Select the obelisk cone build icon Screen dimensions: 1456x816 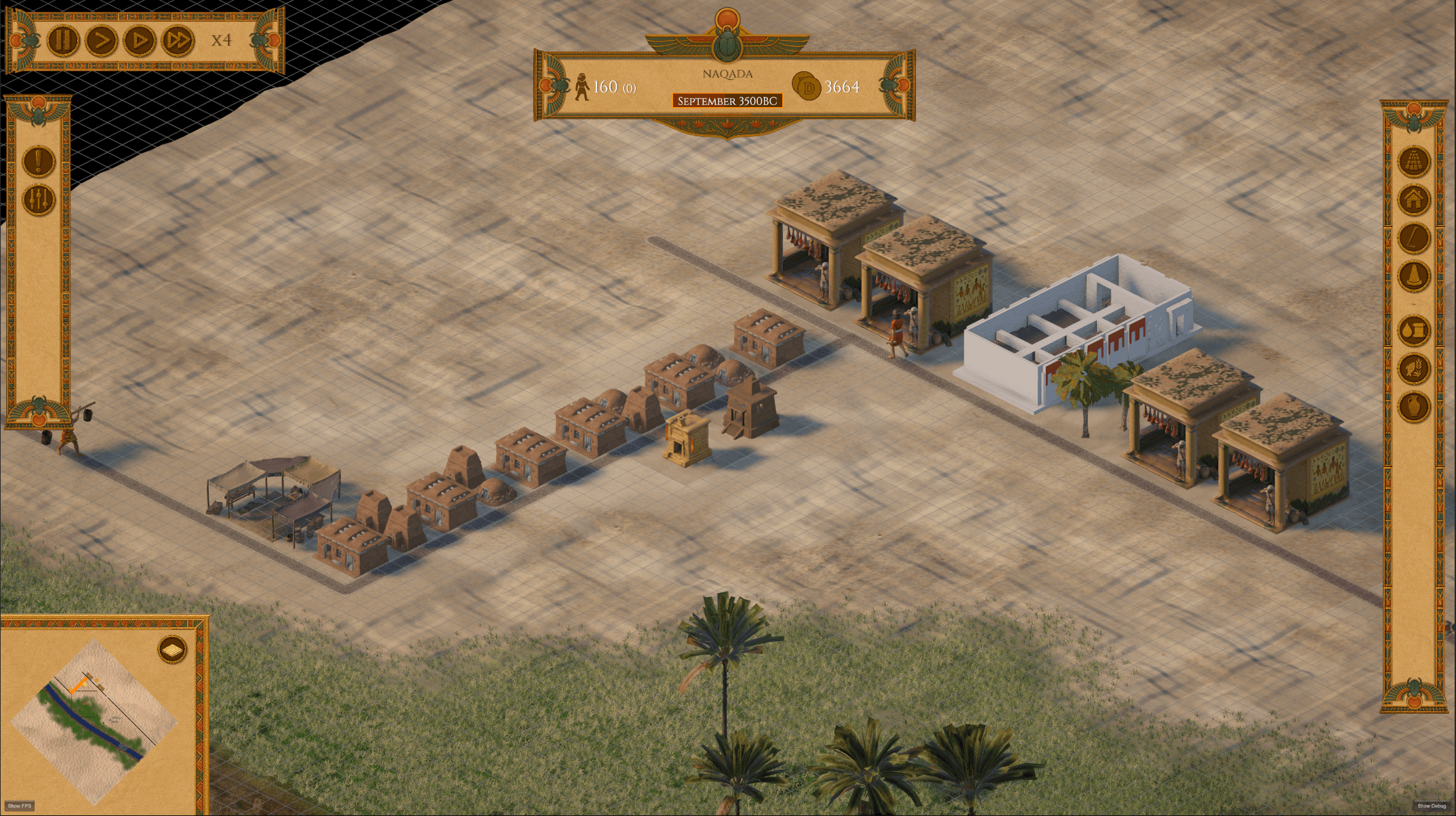click(x=1415, y=274)
